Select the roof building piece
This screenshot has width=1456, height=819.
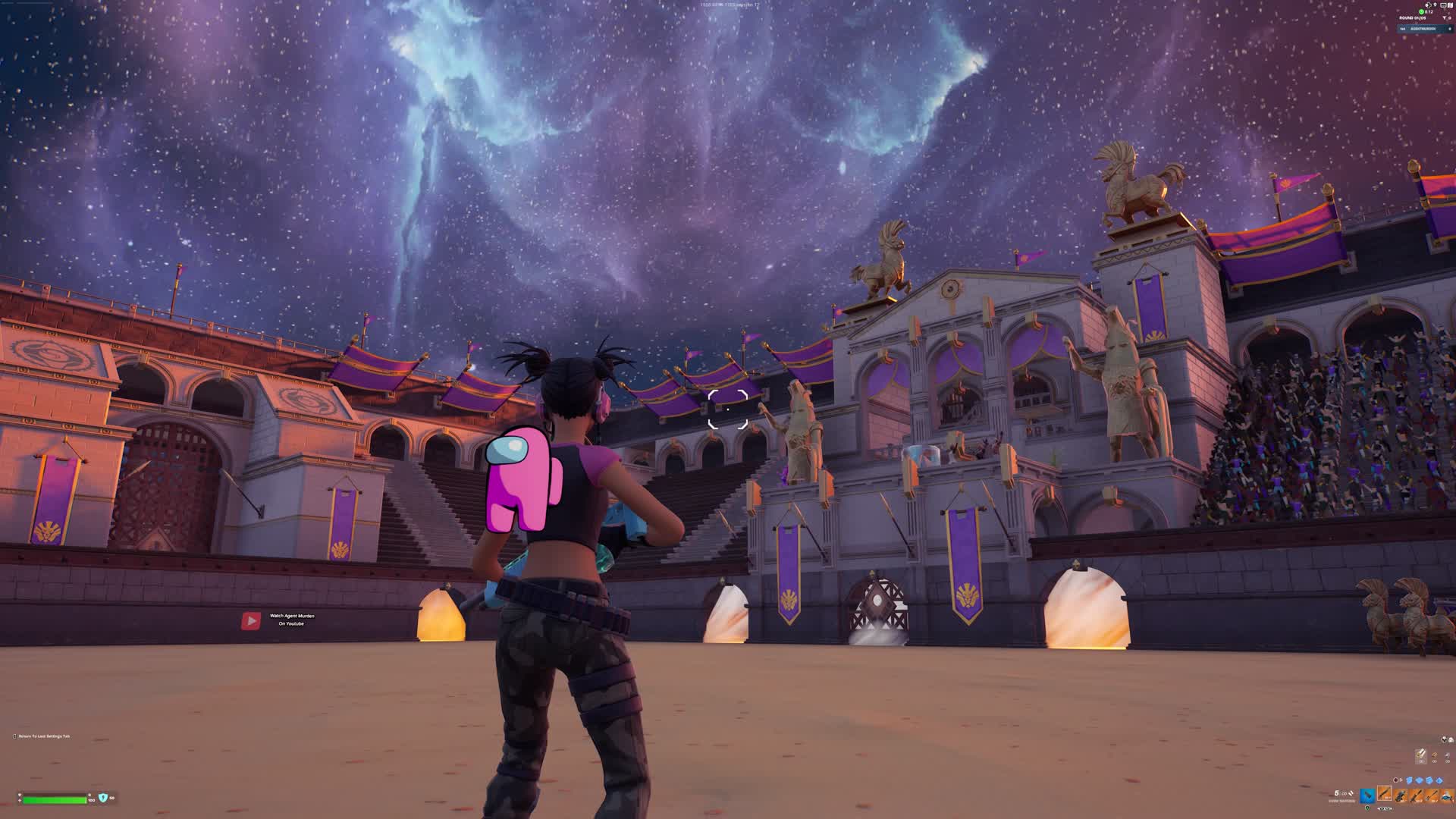point(1439,780)
